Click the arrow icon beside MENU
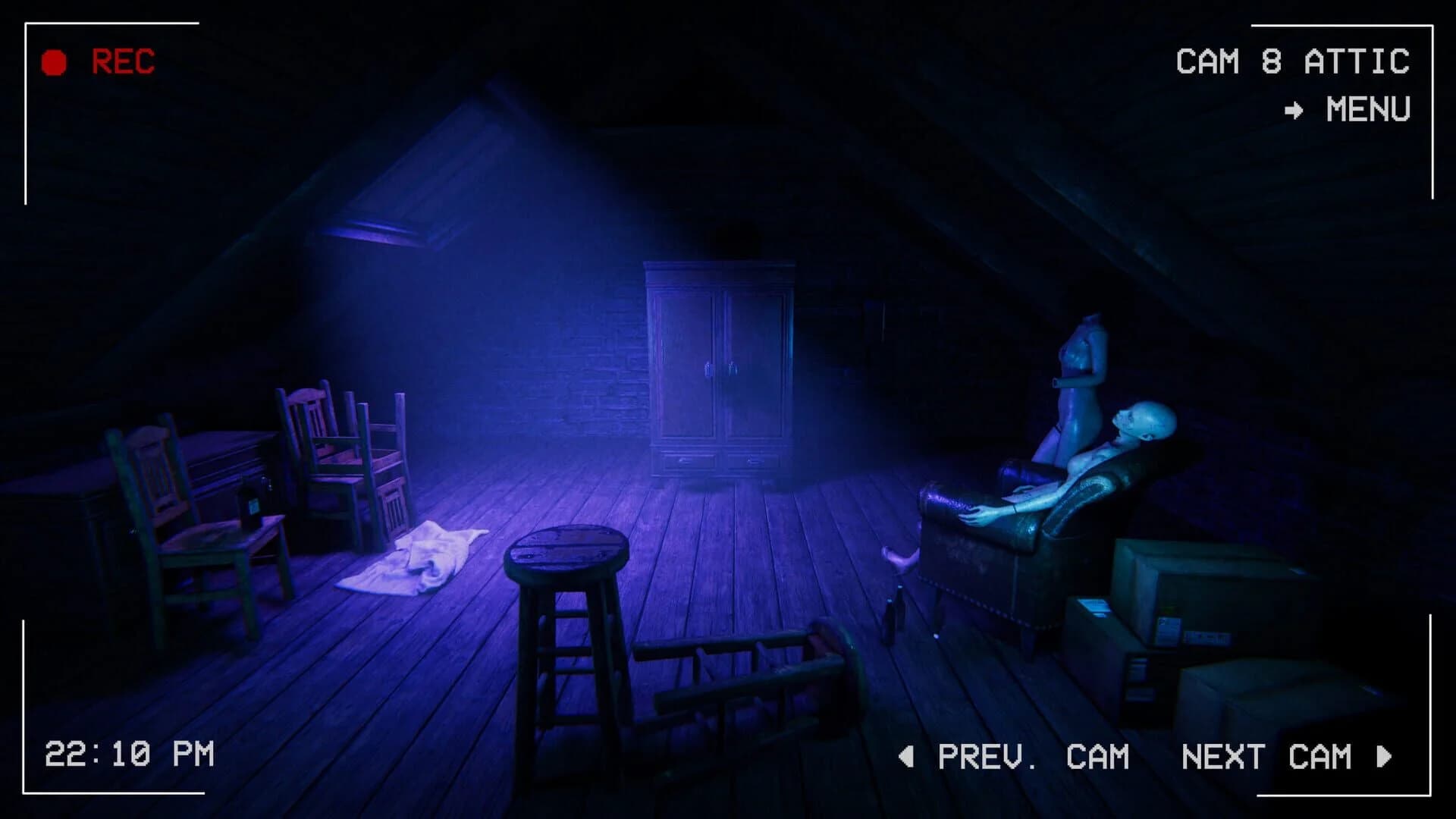1456x819 pixels. [x=1294, y=111]
